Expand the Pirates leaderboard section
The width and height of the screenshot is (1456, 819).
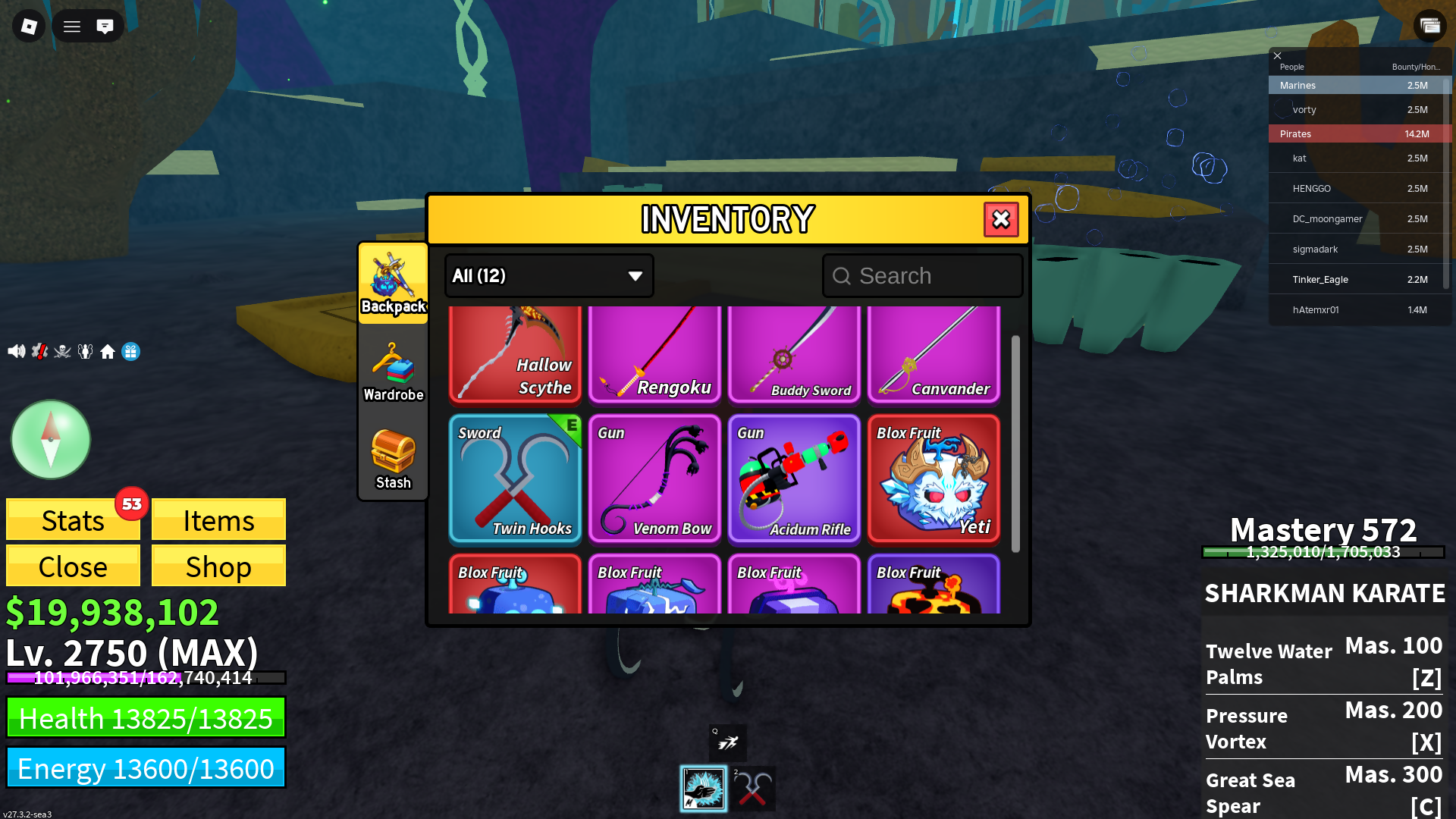pos(1359,133)
